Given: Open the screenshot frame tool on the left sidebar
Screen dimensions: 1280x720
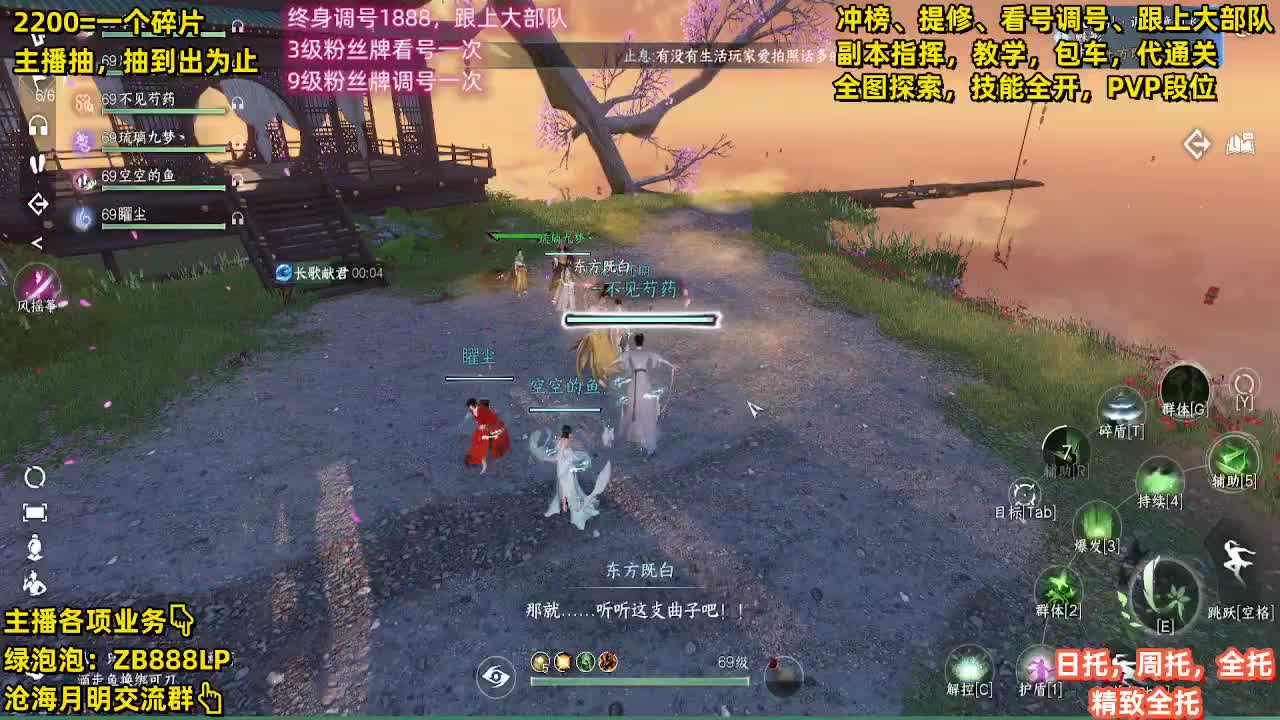Looking at the screenshot, I should coord(37,512).
